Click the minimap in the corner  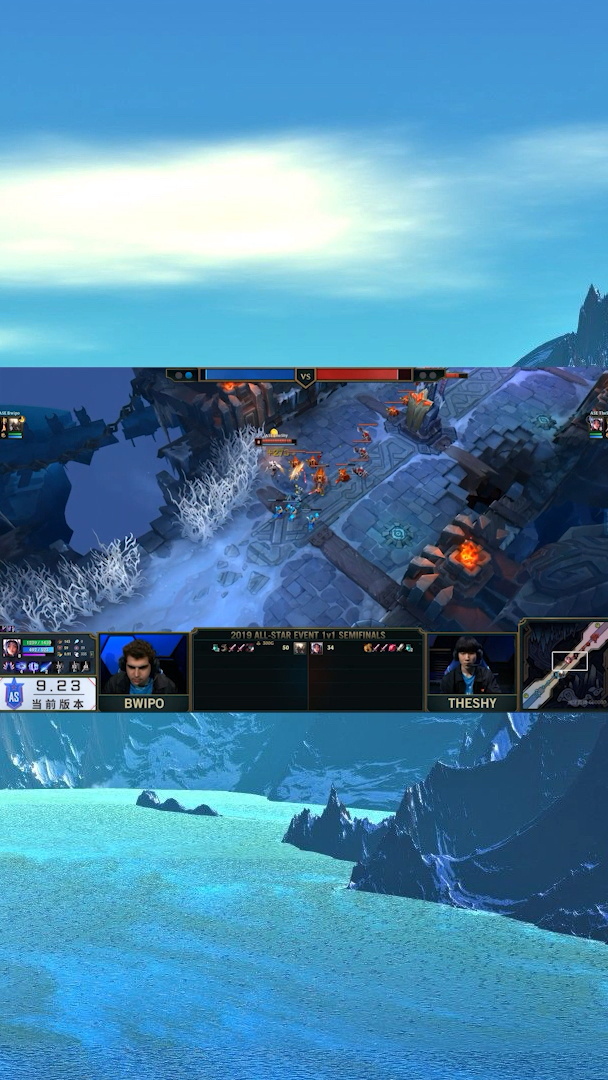click(x=564, y=666)
